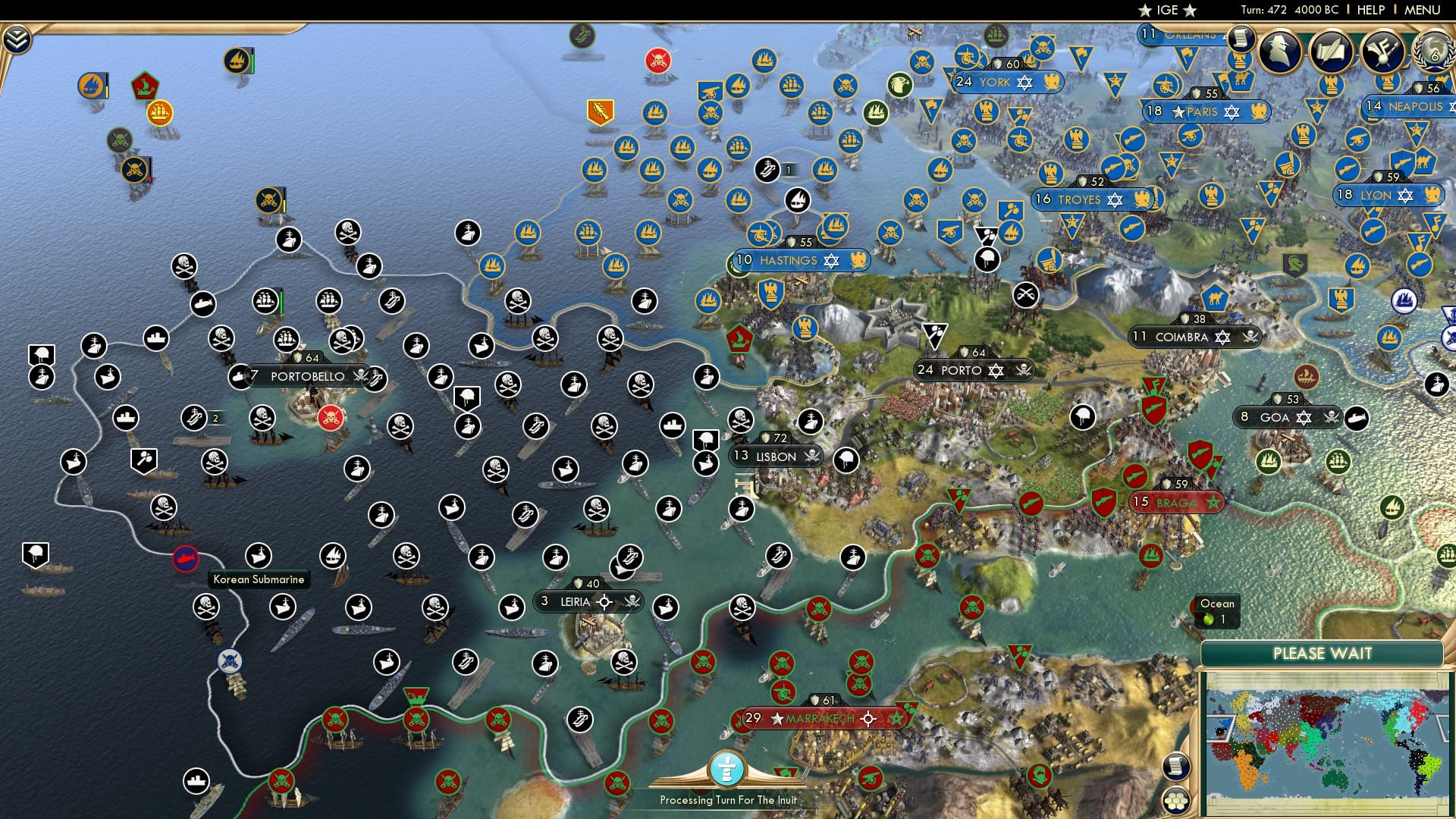Open the Culture overview brush-and-note icon

[x=1384, y=53]
